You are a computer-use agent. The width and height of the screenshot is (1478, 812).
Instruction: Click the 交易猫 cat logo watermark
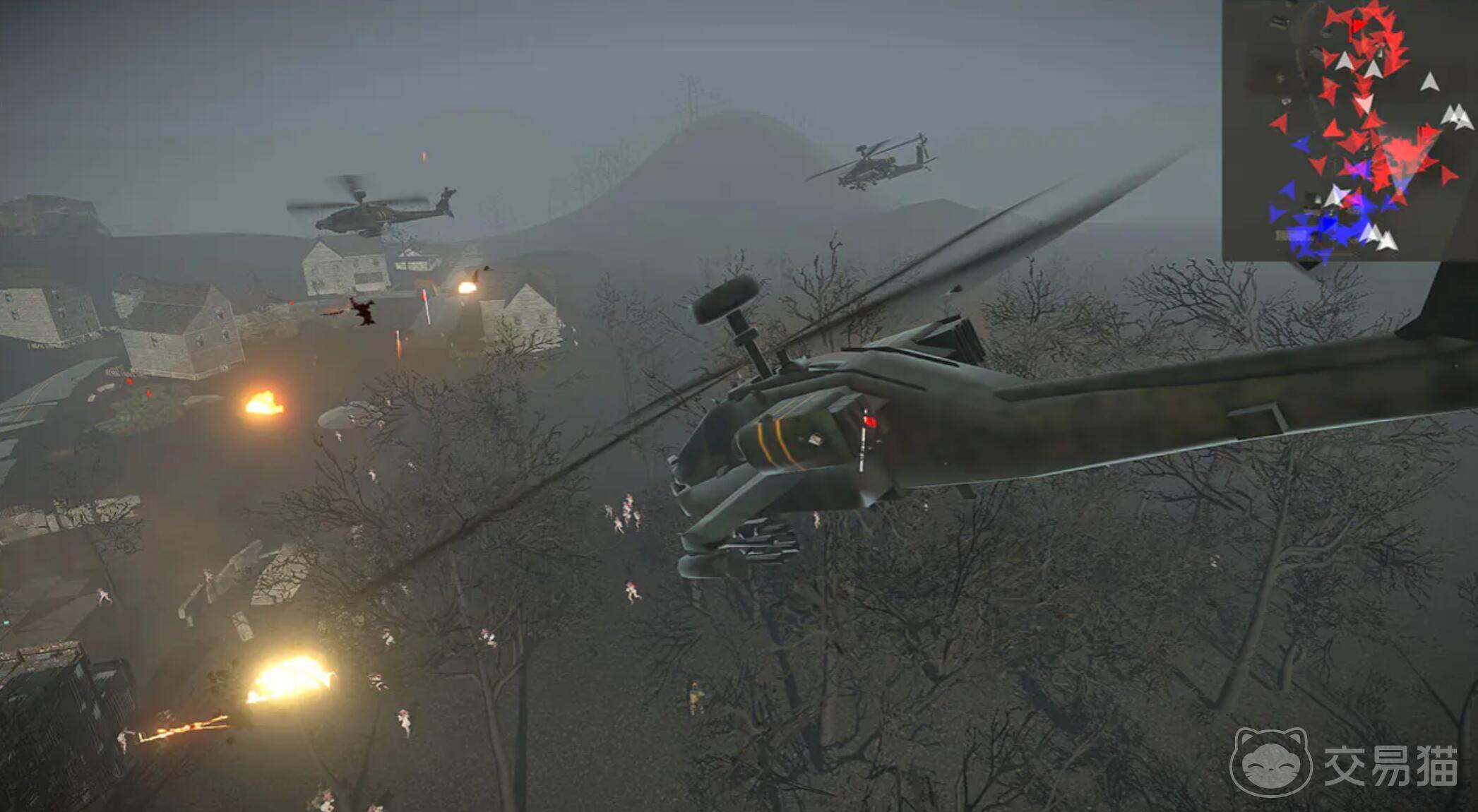point(1270,763)
